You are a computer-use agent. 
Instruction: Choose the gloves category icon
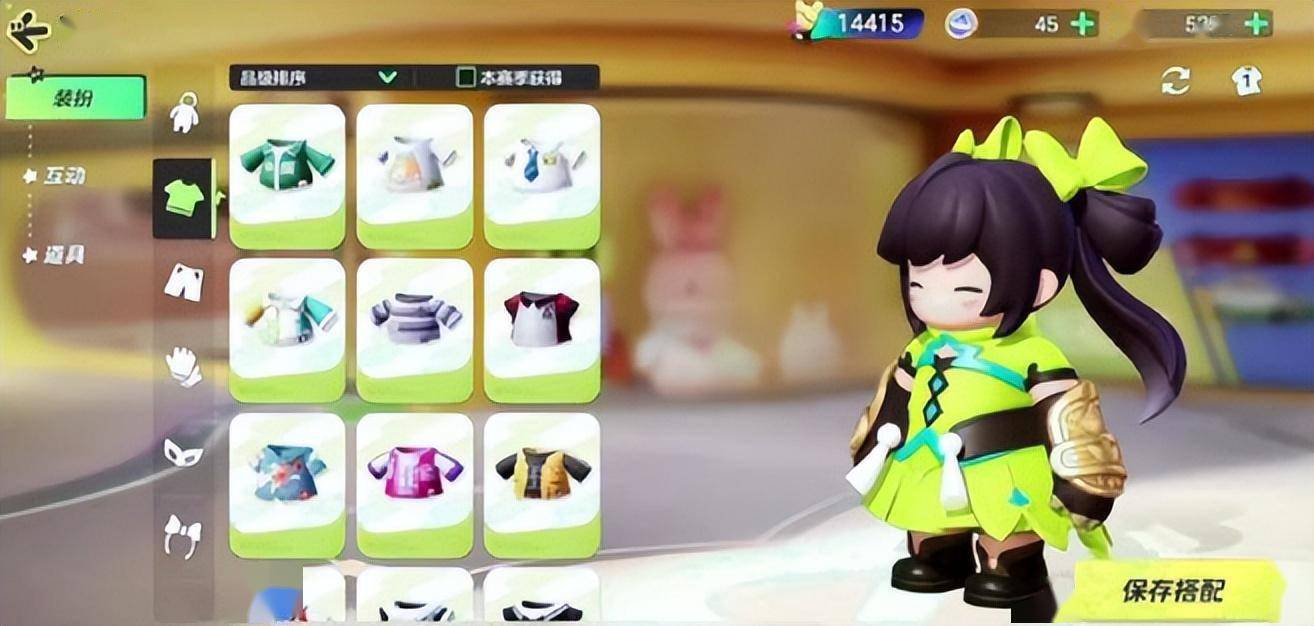click(183, 366)
